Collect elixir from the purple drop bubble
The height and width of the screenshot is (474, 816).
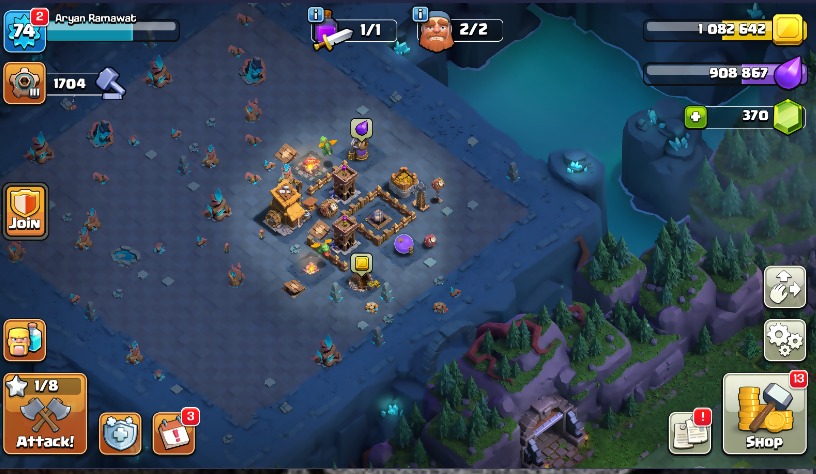click(360, 128)
